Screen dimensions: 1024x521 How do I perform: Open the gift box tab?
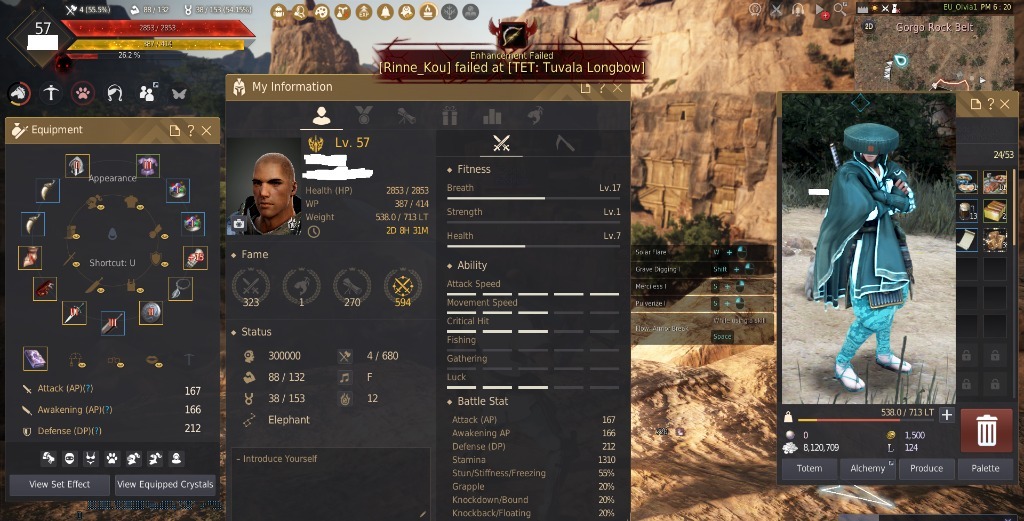tap(449, 116)
